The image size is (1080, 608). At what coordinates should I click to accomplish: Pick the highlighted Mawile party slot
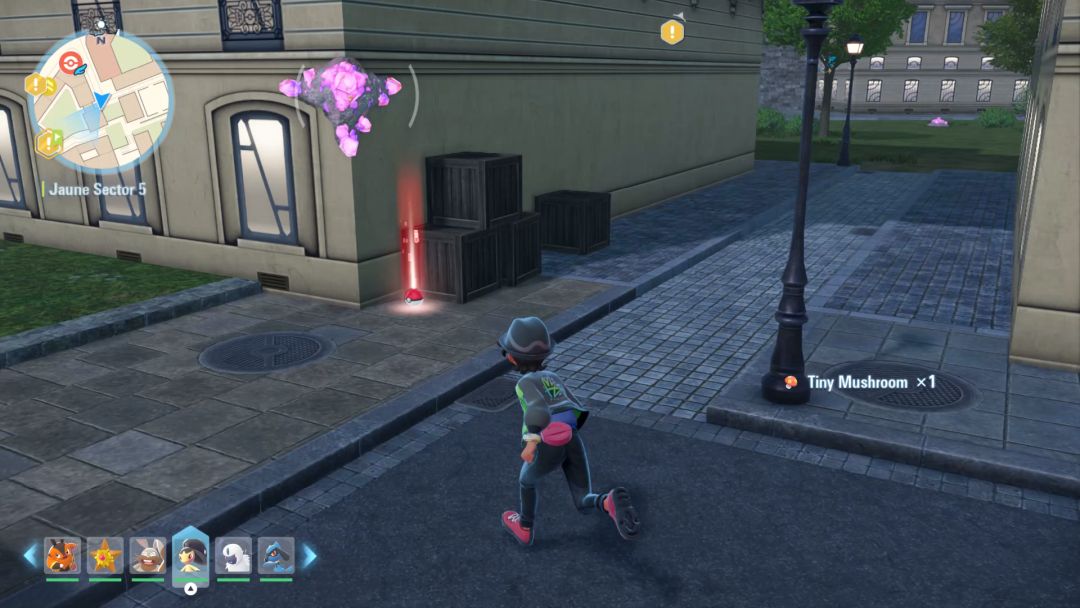tap(190, 553)
